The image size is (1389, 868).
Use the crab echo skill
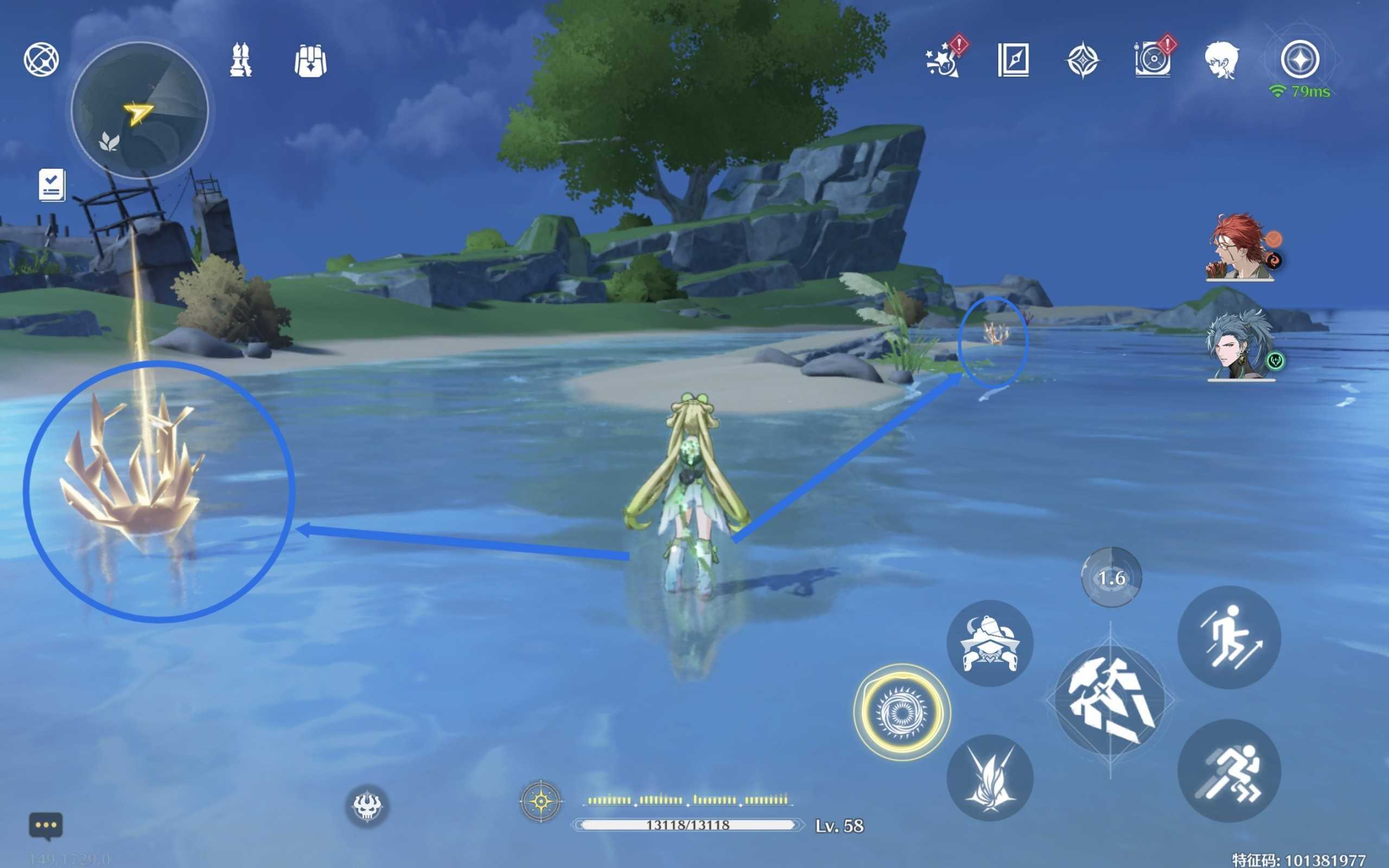pyautogui.click(x=990, y=643)
